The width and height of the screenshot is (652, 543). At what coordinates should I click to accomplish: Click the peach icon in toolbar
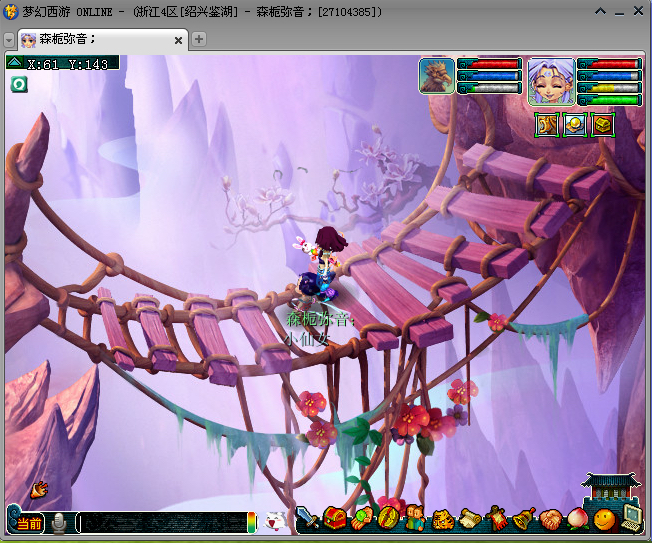click(x=578, y=520)
